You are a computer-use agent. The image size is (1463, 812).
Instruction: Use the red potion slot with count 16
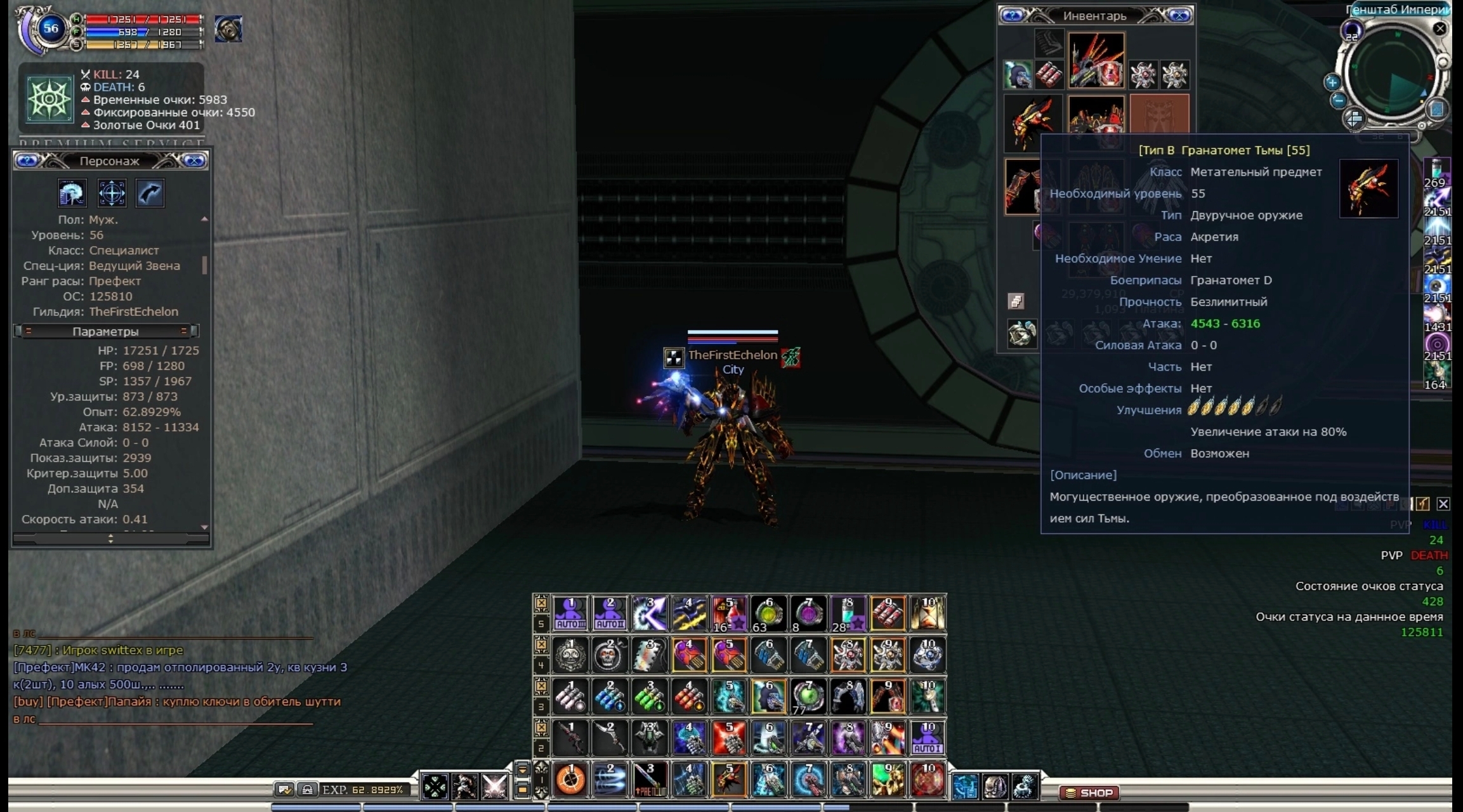point(729,613)
